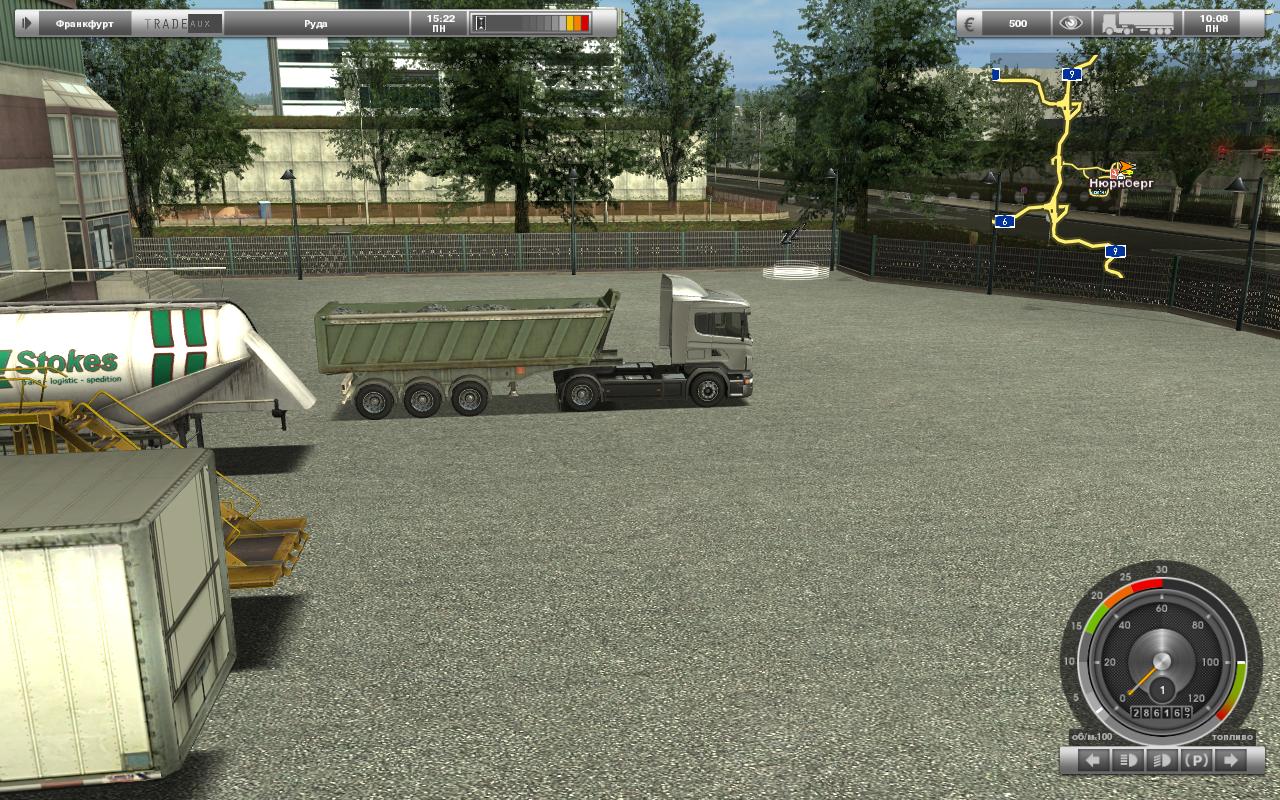Select the truck and trailer icon
The width and height of the screenshot is (1280, 800).
[1134, 23]
